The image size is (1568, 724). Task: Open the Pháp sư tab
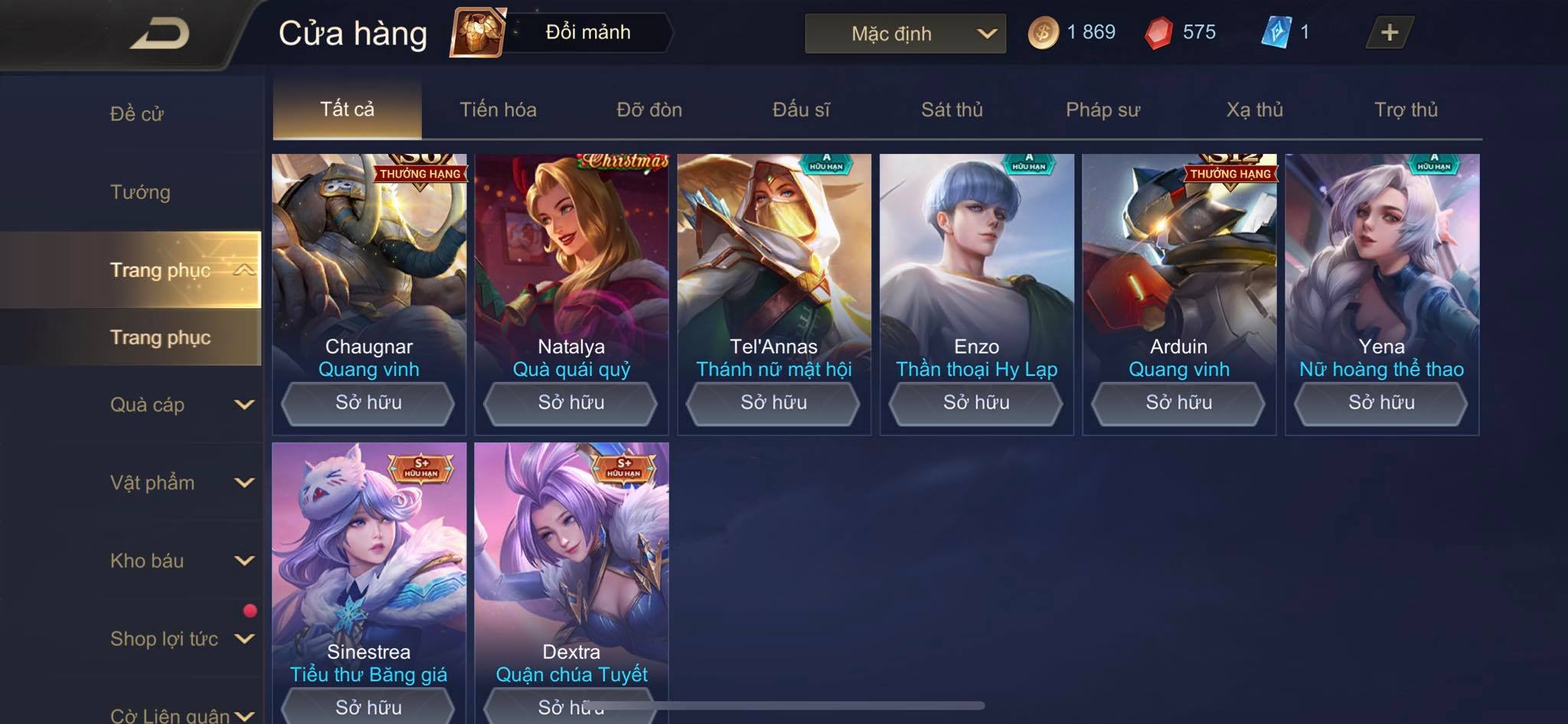click(x=1102, y=109)
